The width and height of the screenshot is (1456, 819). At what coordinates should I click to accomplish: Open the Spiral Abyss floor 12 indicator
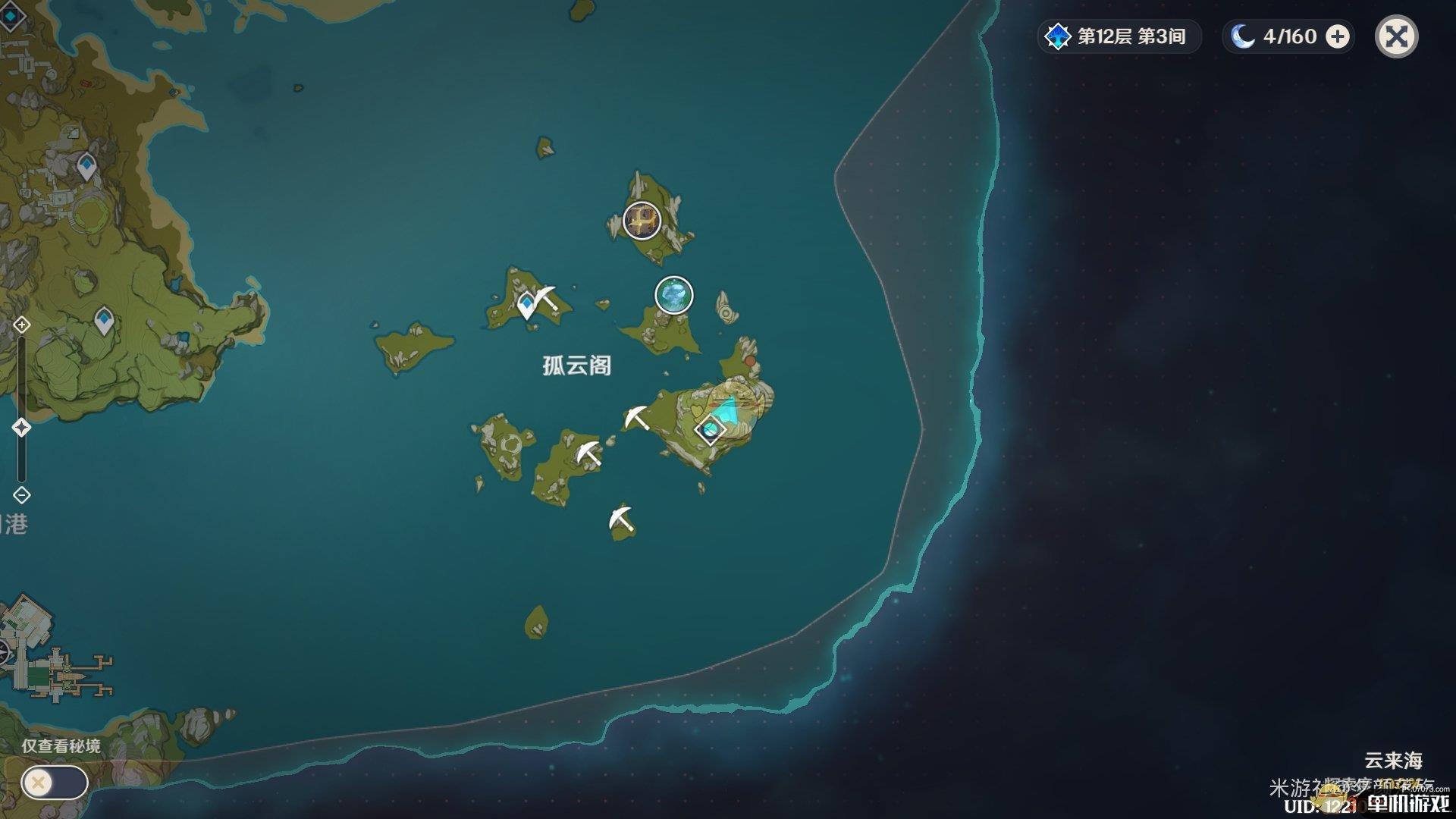[x=1119, y=36]
